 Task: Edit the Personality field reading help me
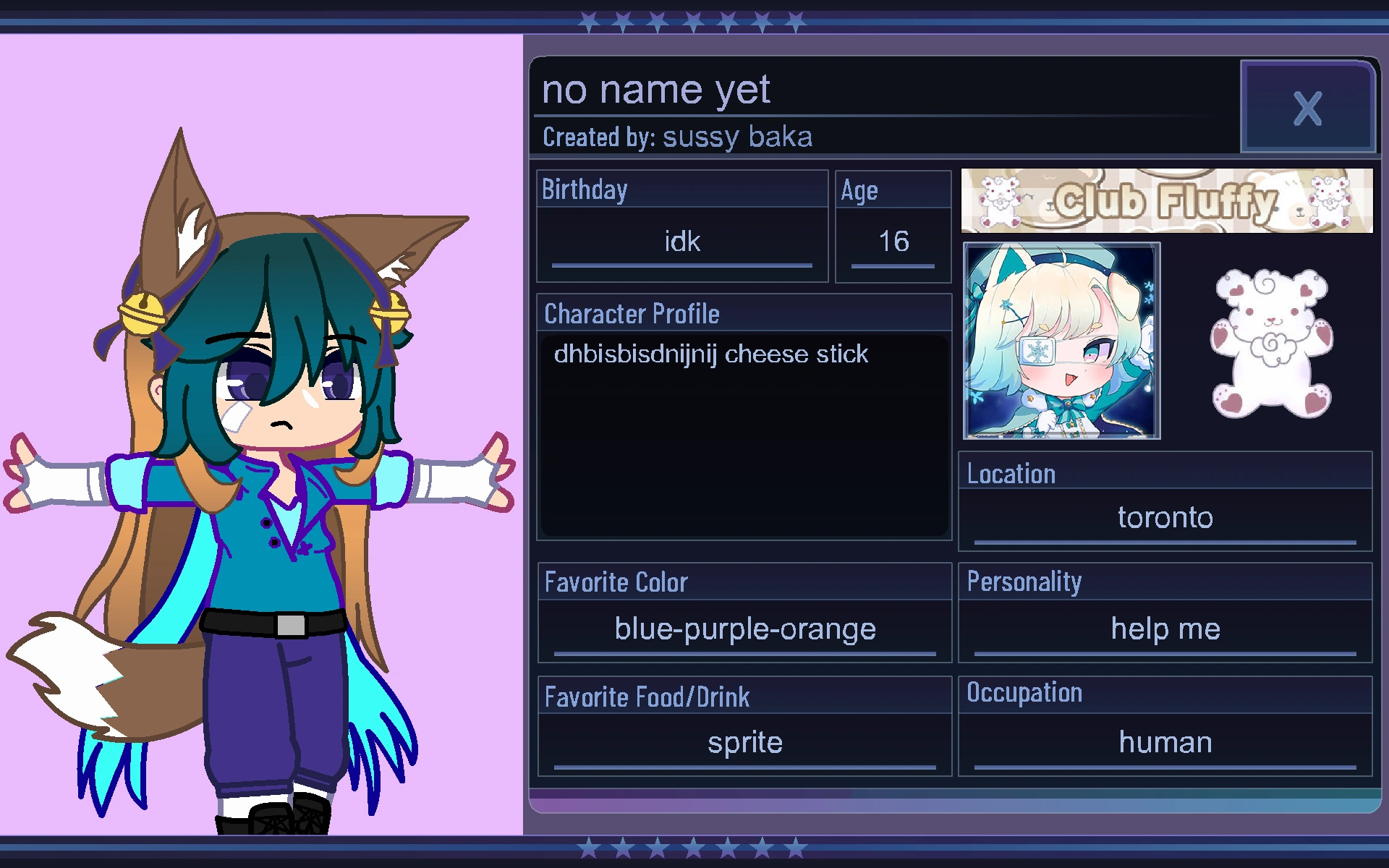tap(1165, 629)
